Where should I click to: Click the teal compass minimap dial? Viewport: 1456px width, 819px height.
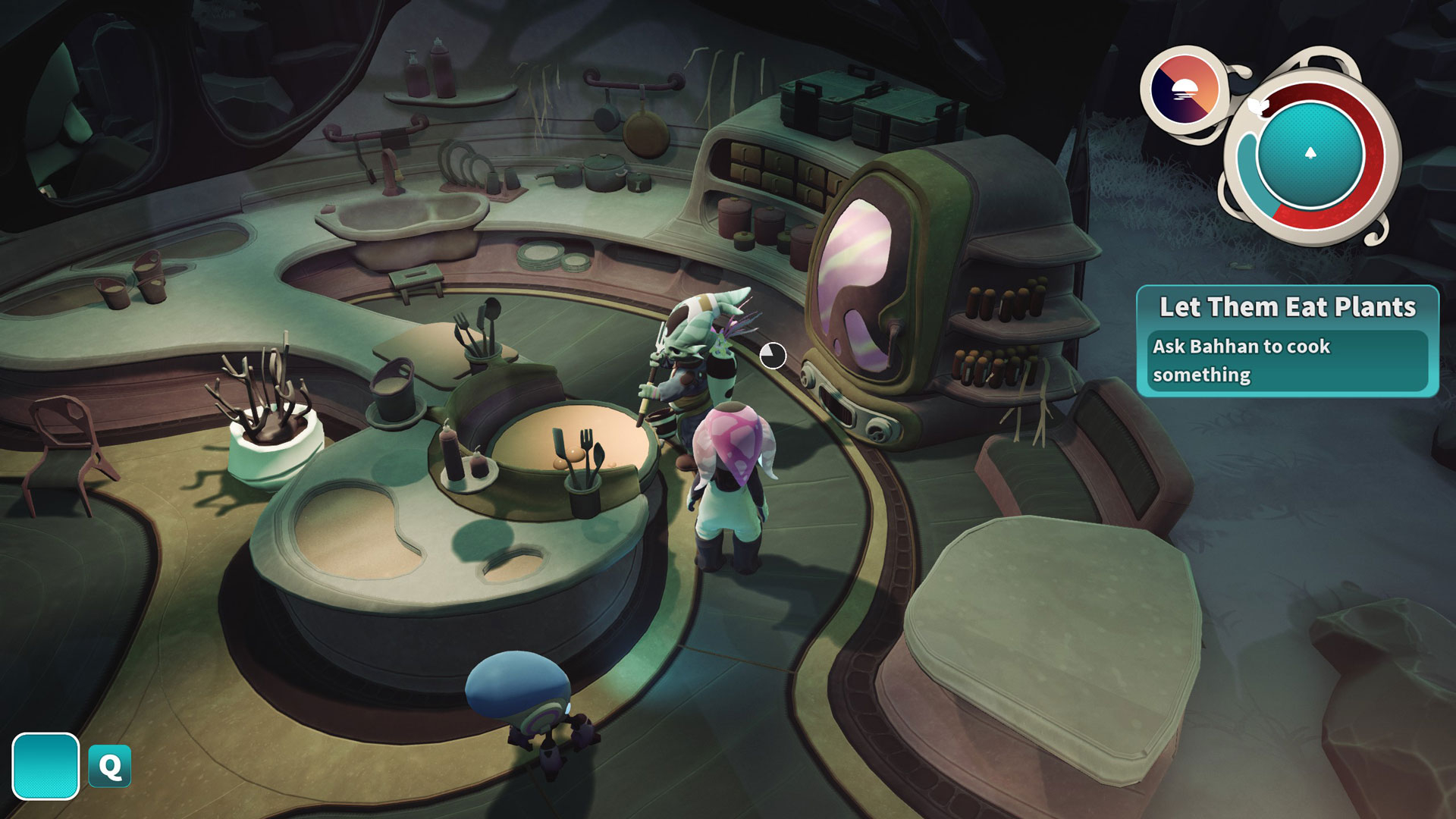1310,155
